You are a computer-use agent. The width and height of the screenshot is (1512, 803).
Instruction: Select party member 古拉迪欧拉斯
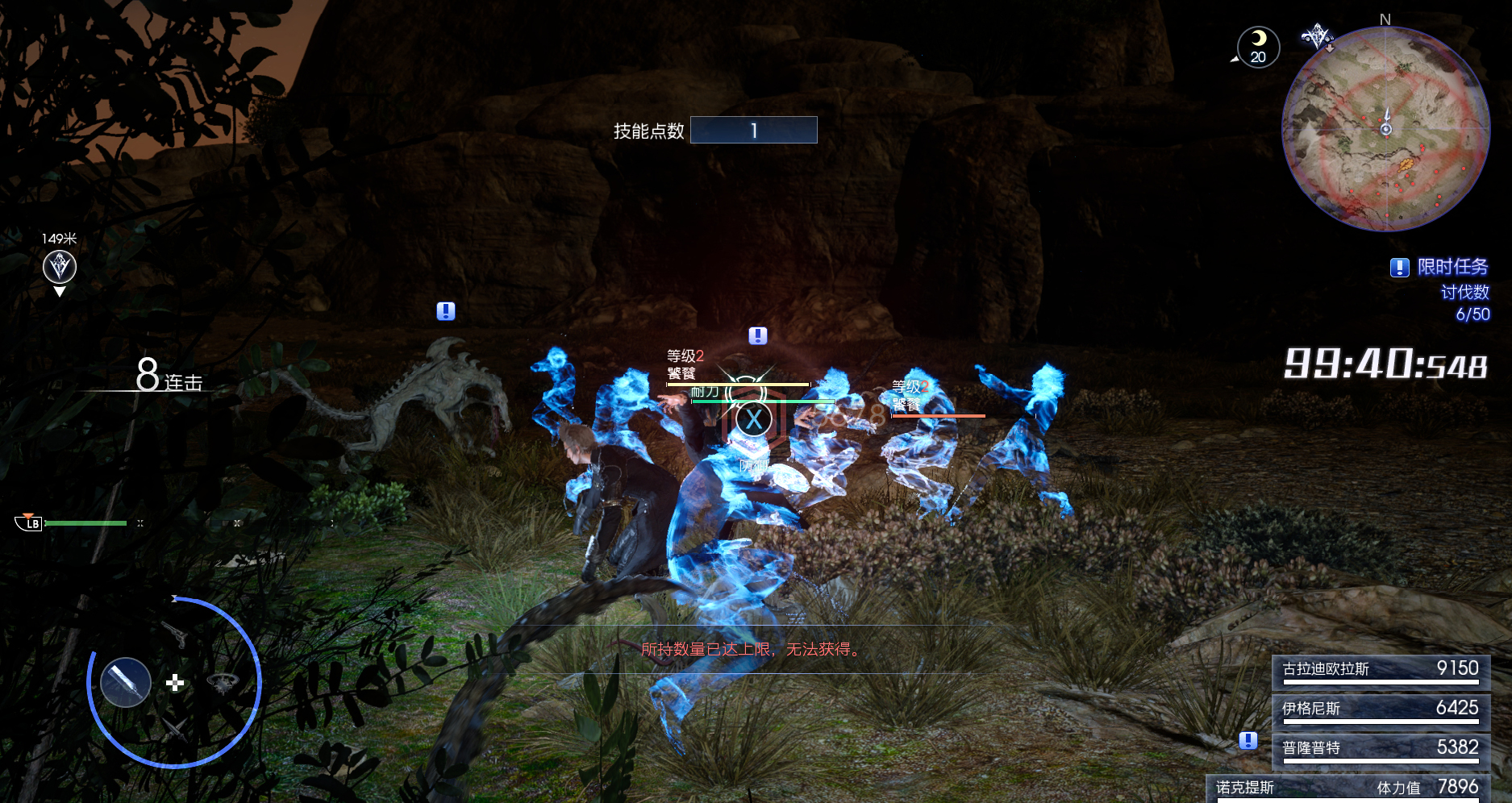(1381, 670)
